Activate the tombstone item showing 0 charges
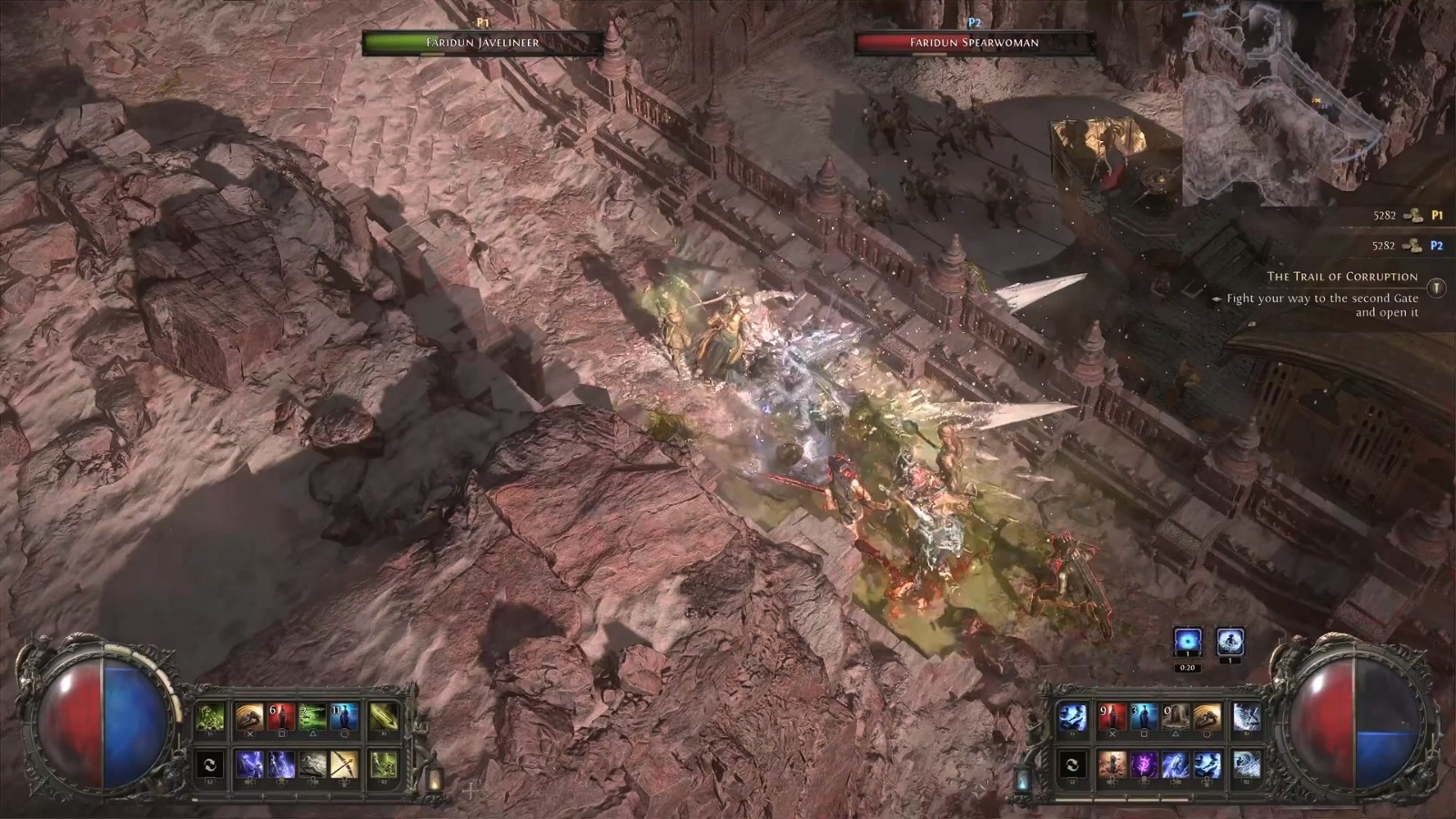Viewport: 1456px width, 819px height. coord(1175,718)
